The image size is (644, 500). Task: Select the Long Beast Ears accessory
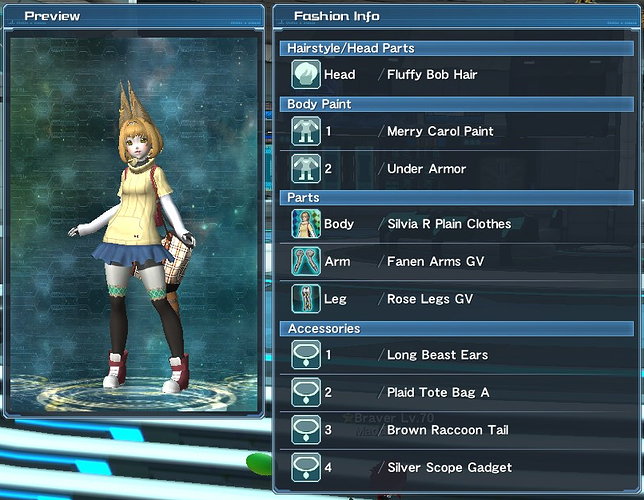437,355
